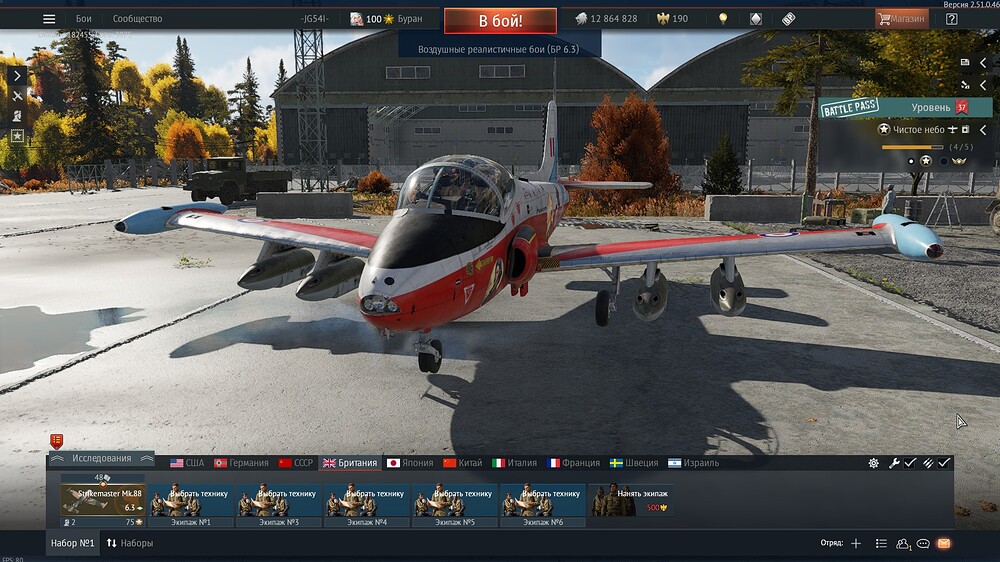
Task: Open the Магазин shop
Action: click(902, 19)
